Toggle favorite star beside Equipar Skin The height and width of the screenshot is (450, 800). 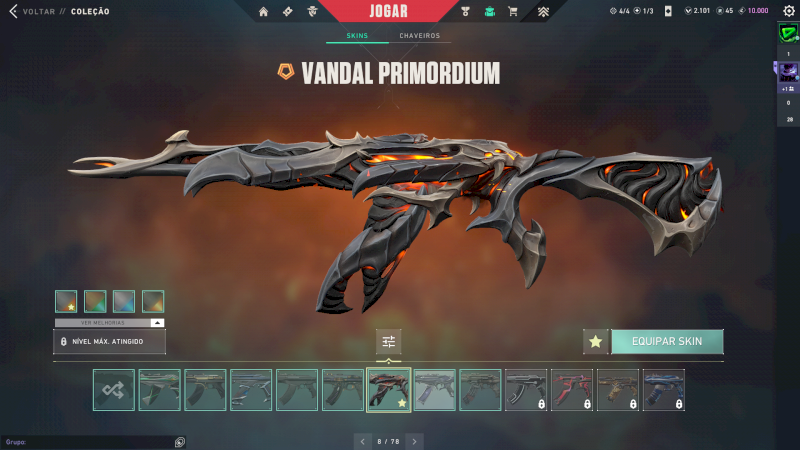coord(596,342)
